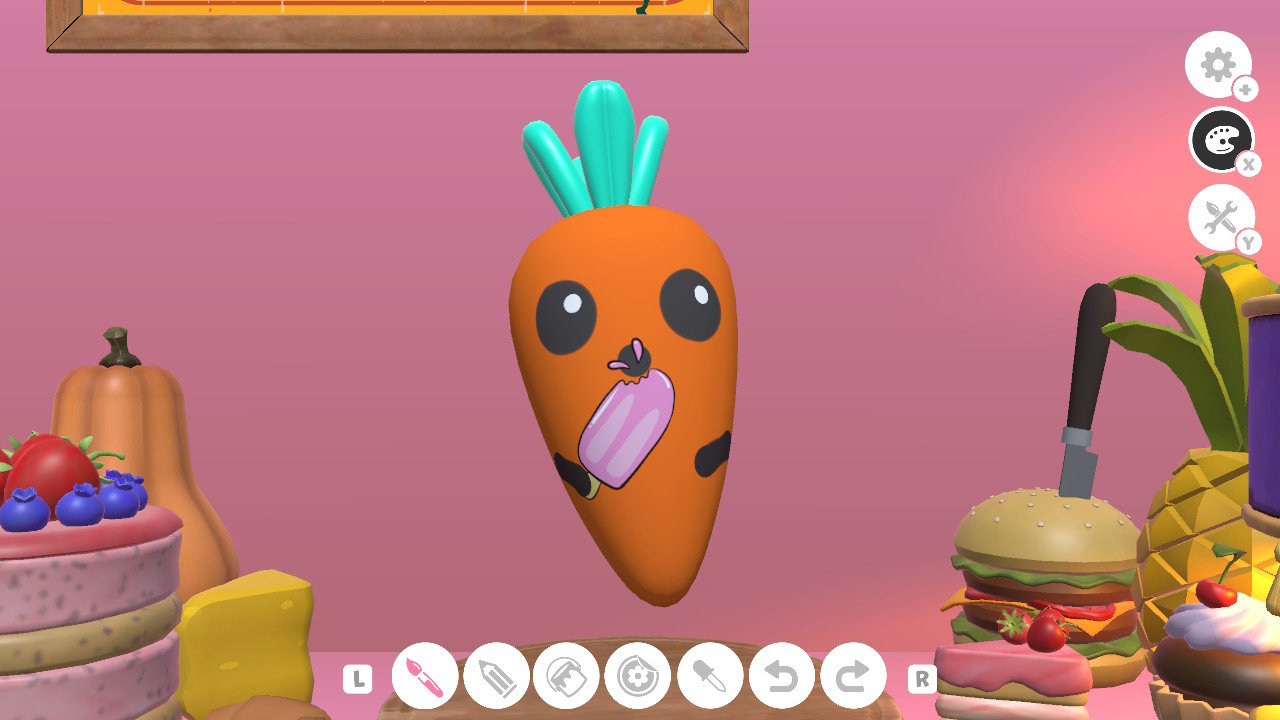Viewport: 1280px width, 720px height.
Task: Toggle the Color Palette panel
Action: (1222, 141)
